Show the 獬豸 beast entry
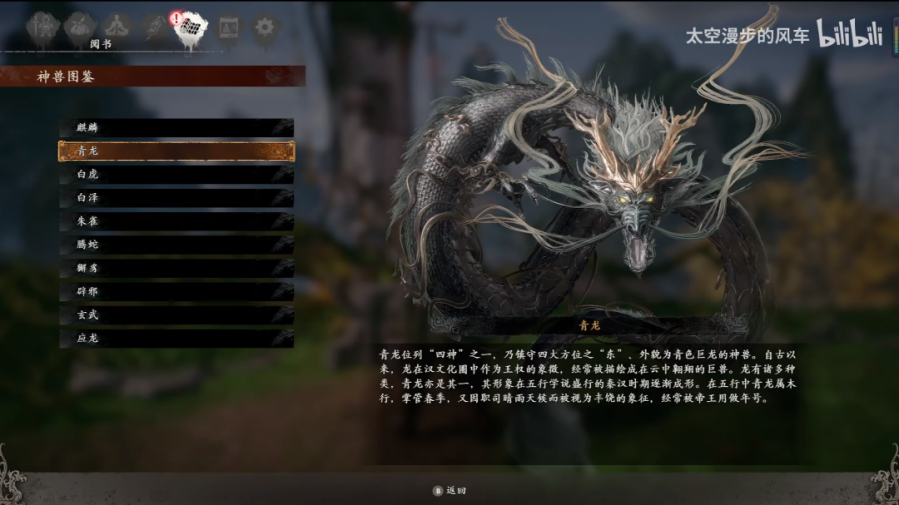The width and height of the screenshot is (899, 505). (x=176, y=268)
